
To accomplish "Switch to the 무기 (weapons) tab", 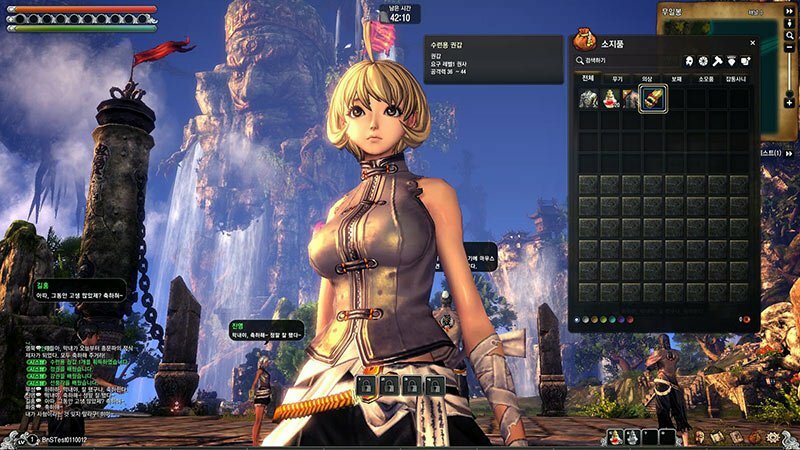I will pyautogui.click(x=618, y=78).
